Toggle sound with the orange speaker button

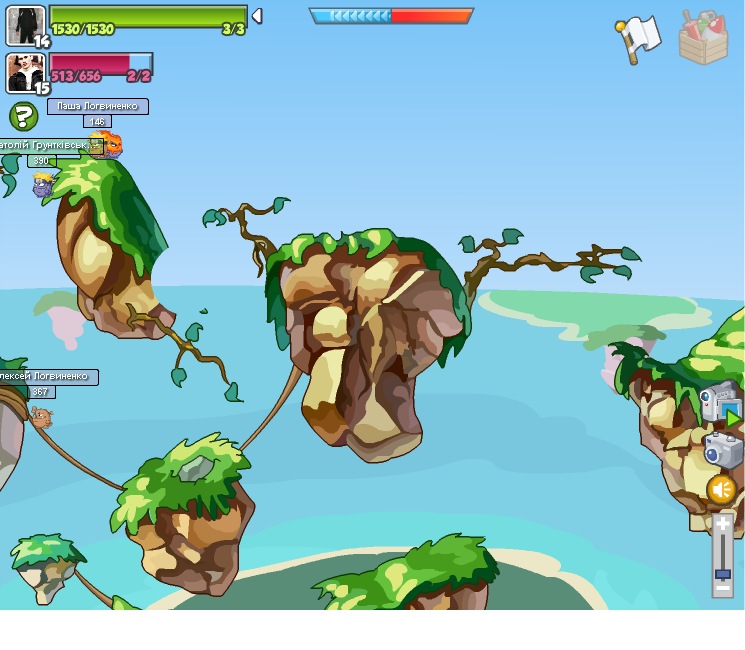[x=722, y=490]
